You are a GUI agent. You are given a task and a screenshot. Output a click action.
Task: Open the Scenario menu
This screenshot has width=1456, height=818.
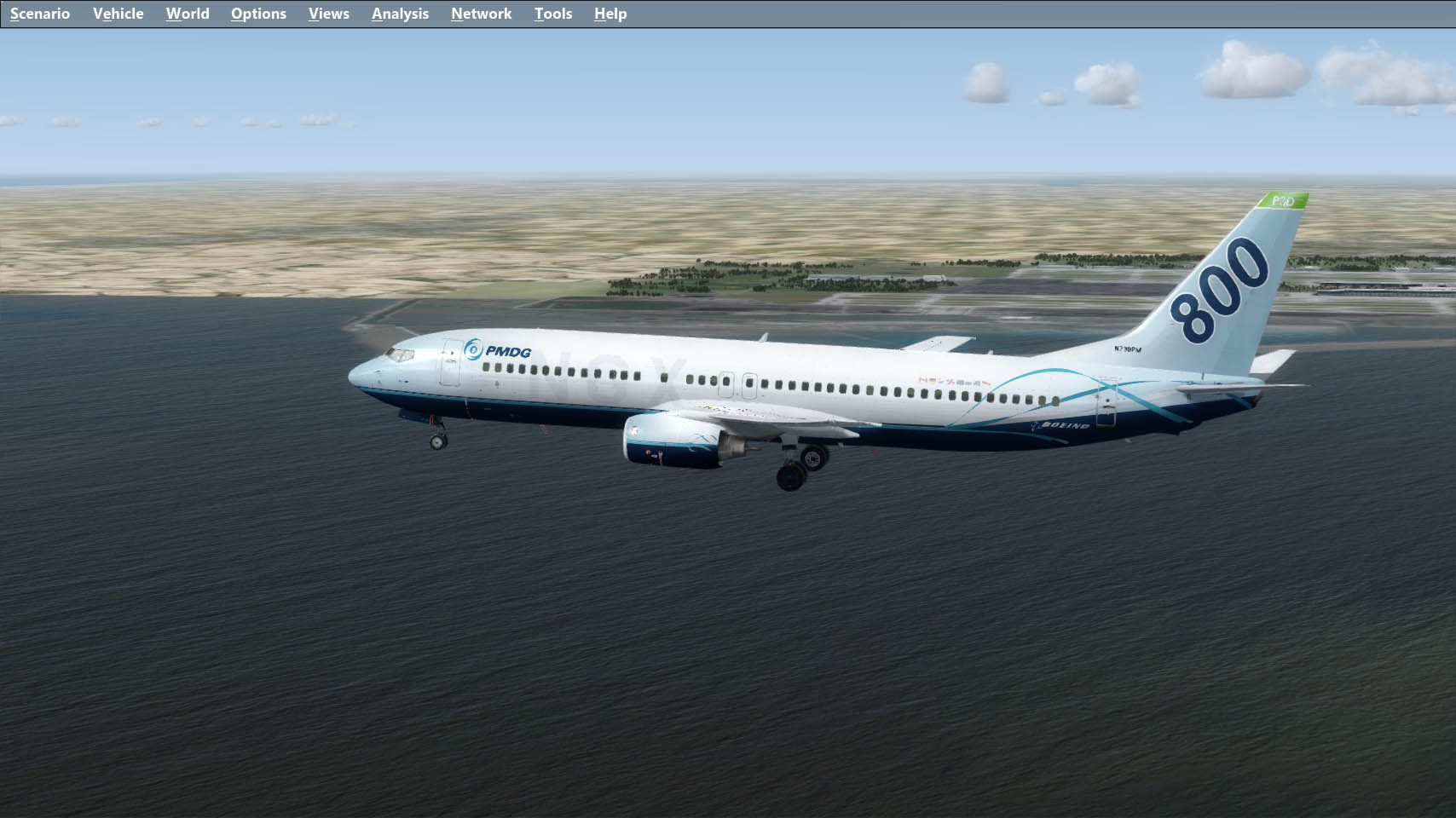click(40, 14)
